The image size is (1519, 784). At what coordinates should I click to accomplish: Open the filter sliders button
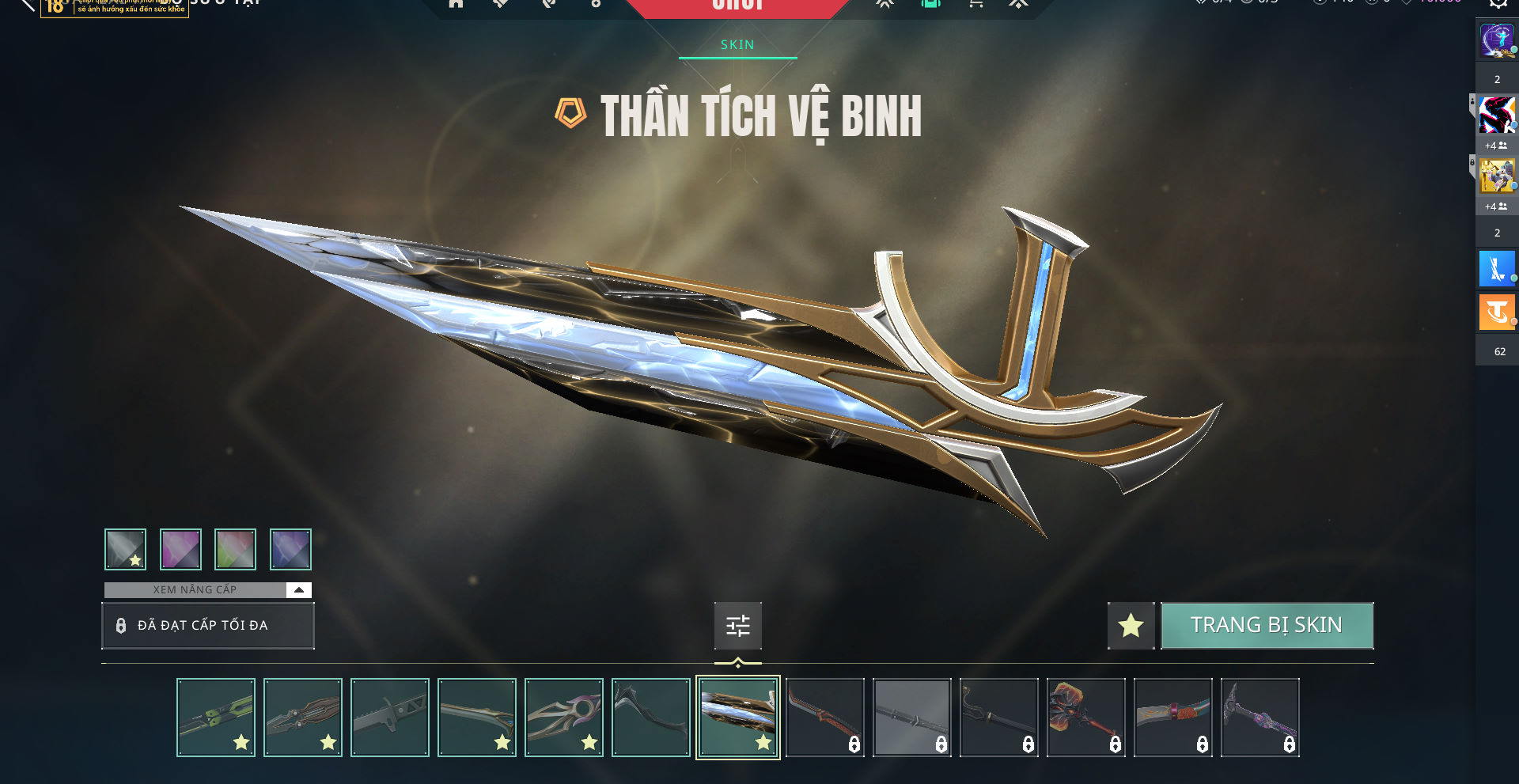[x=737, y=626]
